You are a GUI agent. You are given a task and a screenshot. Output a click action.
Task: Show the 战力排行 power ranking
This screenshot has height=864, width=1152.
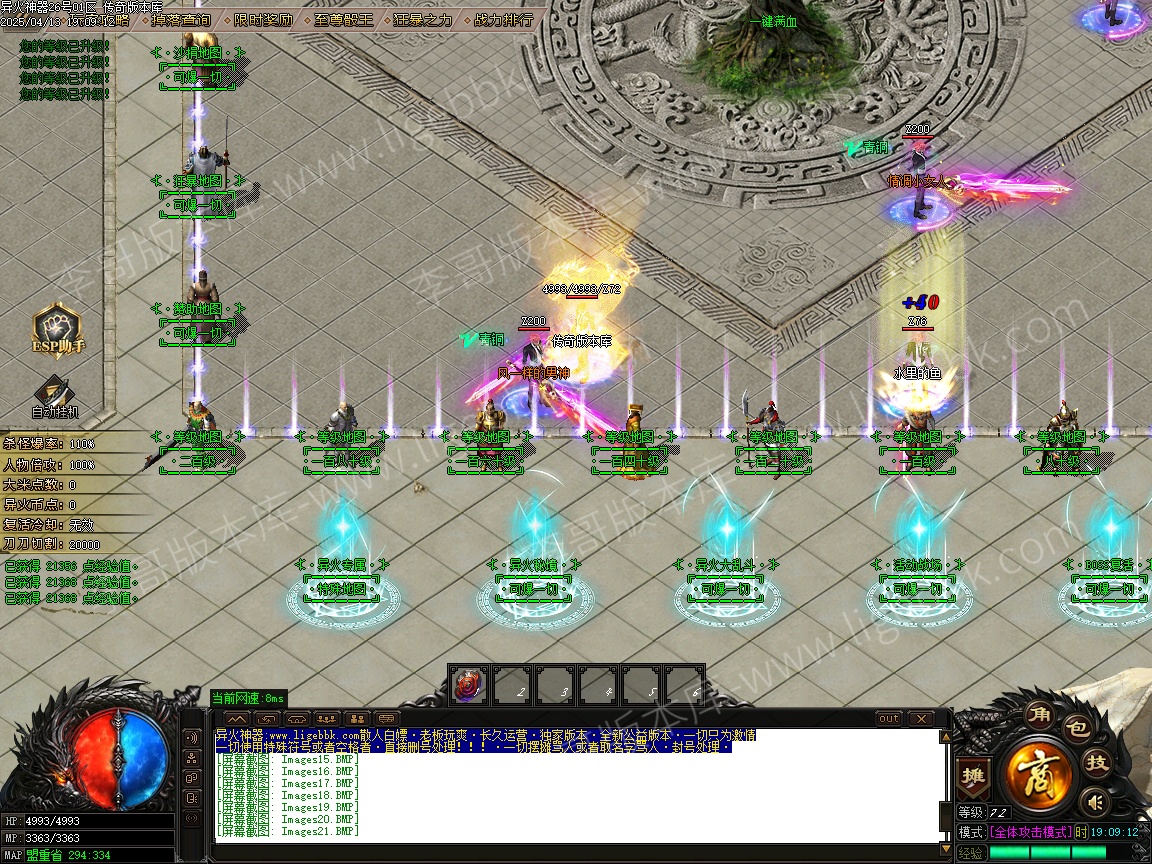pos(502,19)
